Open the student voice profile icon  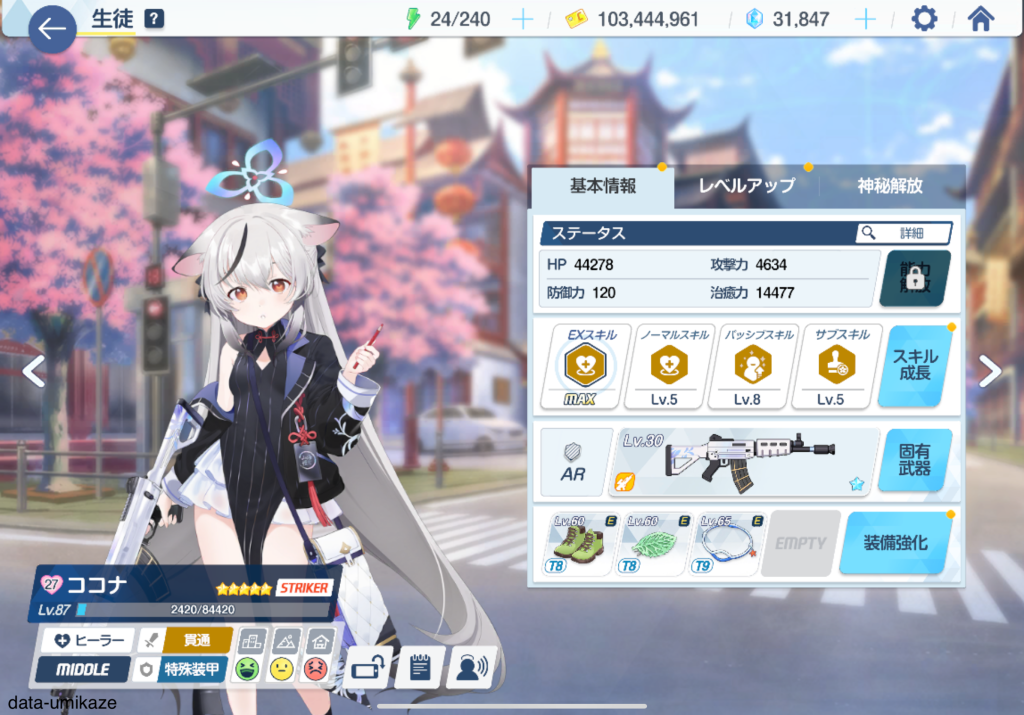pyautogui.click(x=471, y=667)
